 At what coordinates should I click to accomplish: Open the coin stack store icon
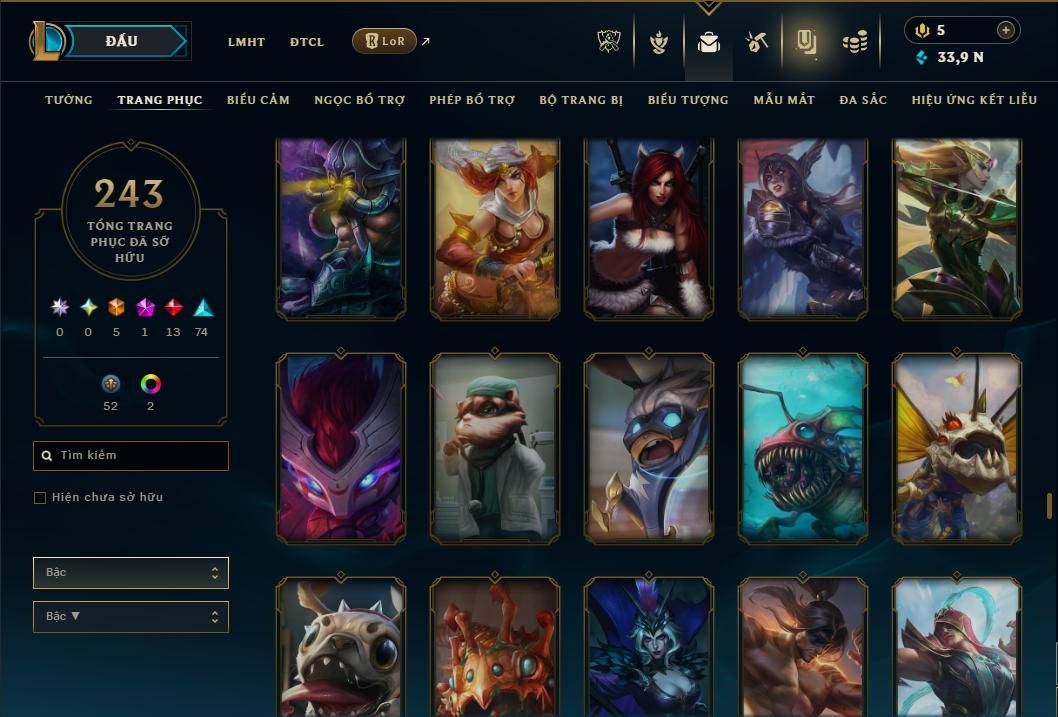click(x=854, y=42)
